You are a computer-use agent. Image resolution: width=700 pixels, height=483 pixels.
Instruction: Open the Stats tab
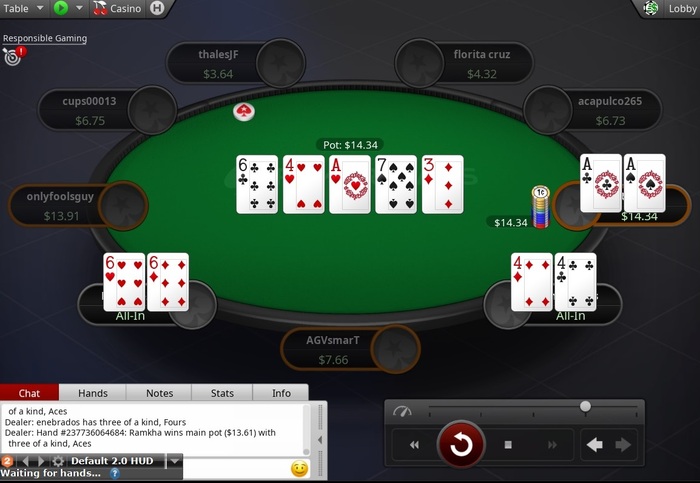click(x=223, y=393)
